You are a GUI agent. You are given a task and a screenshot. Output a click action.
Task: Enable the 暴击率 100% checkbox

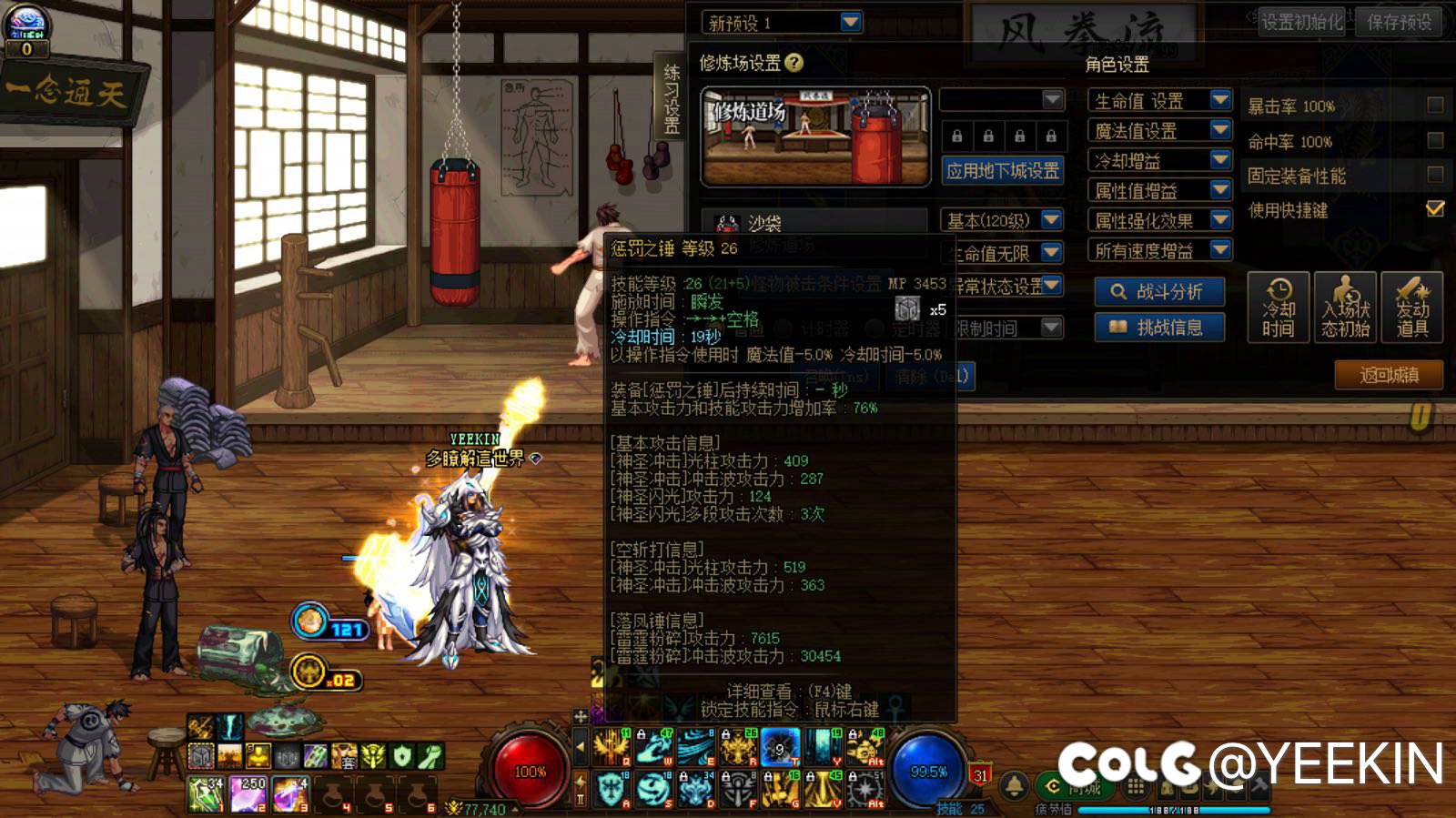(x=1435, y=105)
